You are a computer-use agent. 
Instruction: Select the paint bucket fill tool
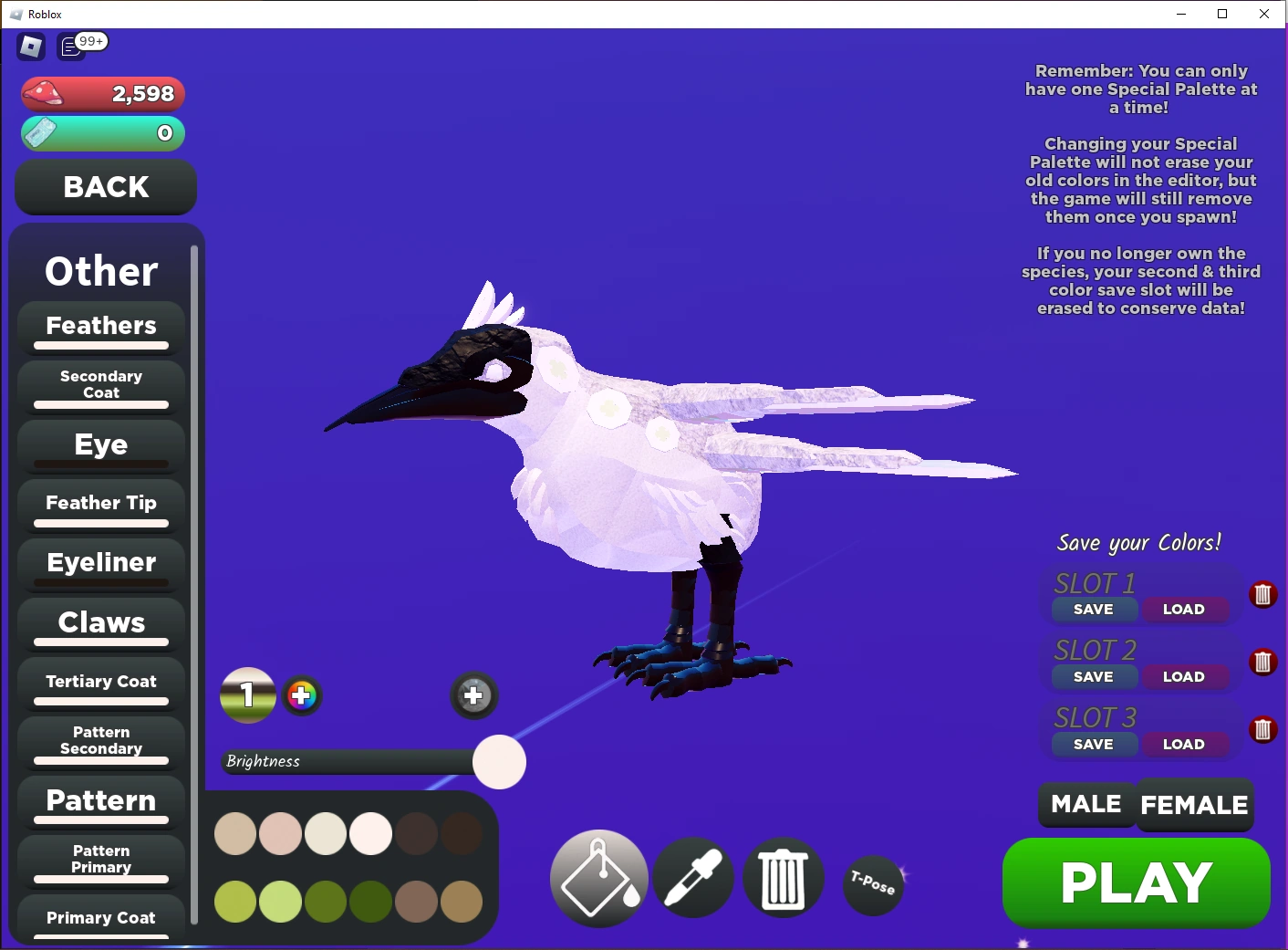coord(598,878)
